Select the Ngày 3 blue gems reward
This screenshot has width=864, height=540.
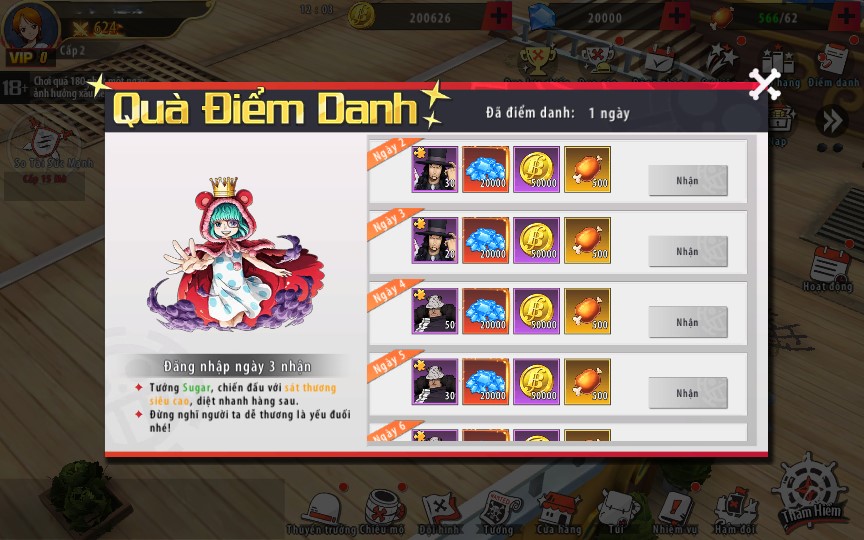[486, 241]
